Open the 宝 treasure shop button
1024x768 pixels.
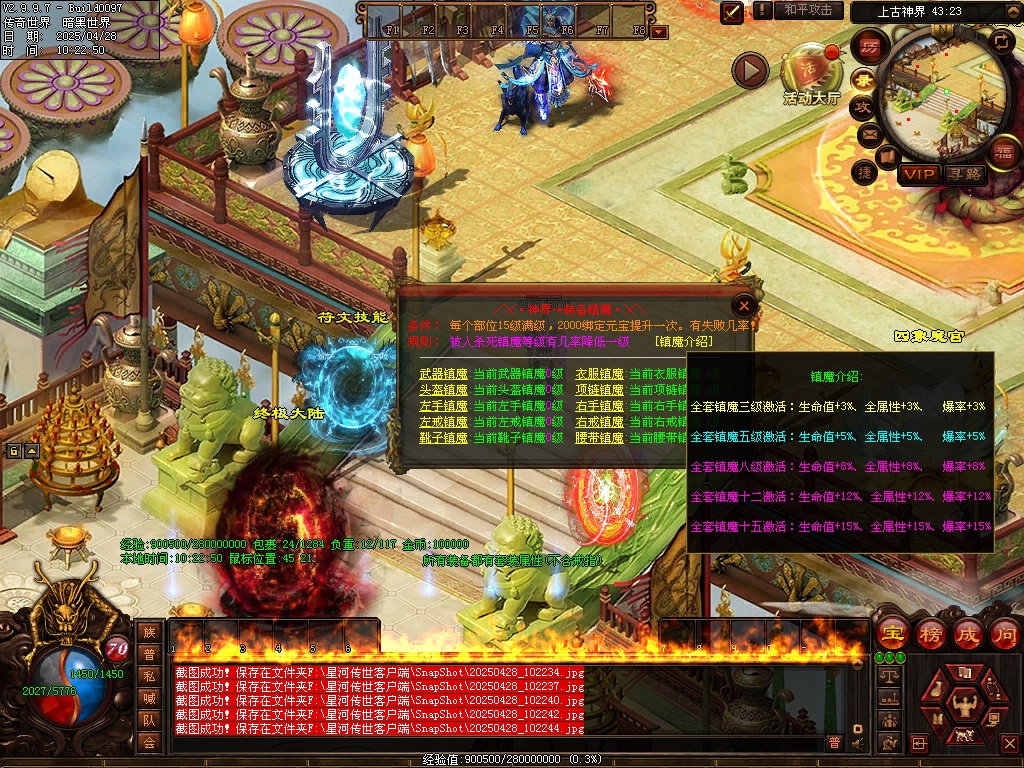(x=892, y=633)
